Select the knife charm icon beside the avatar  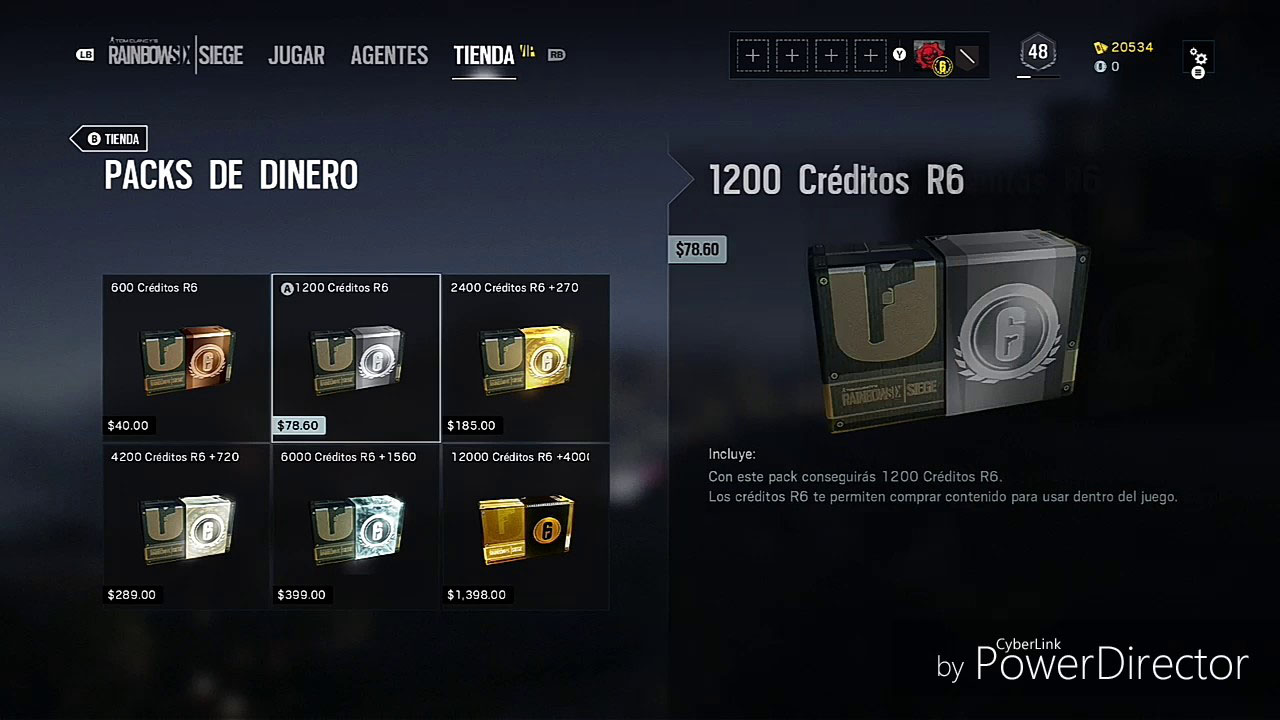pos(966,58)
